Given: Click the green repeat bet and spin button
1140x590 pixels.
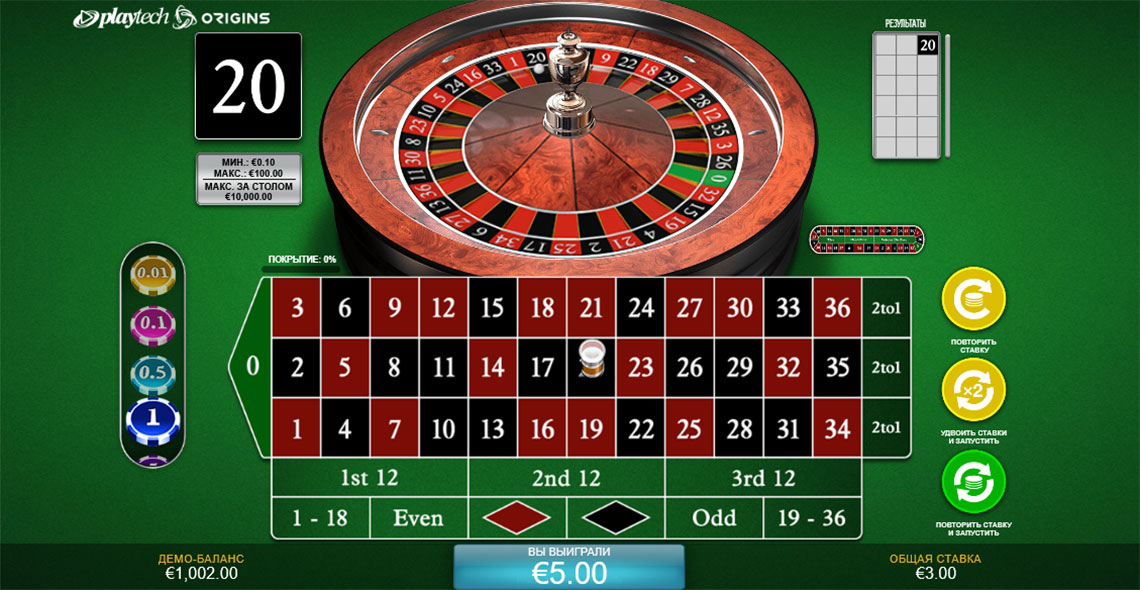Looking at the screenshot, I should [x=973, y=482].
